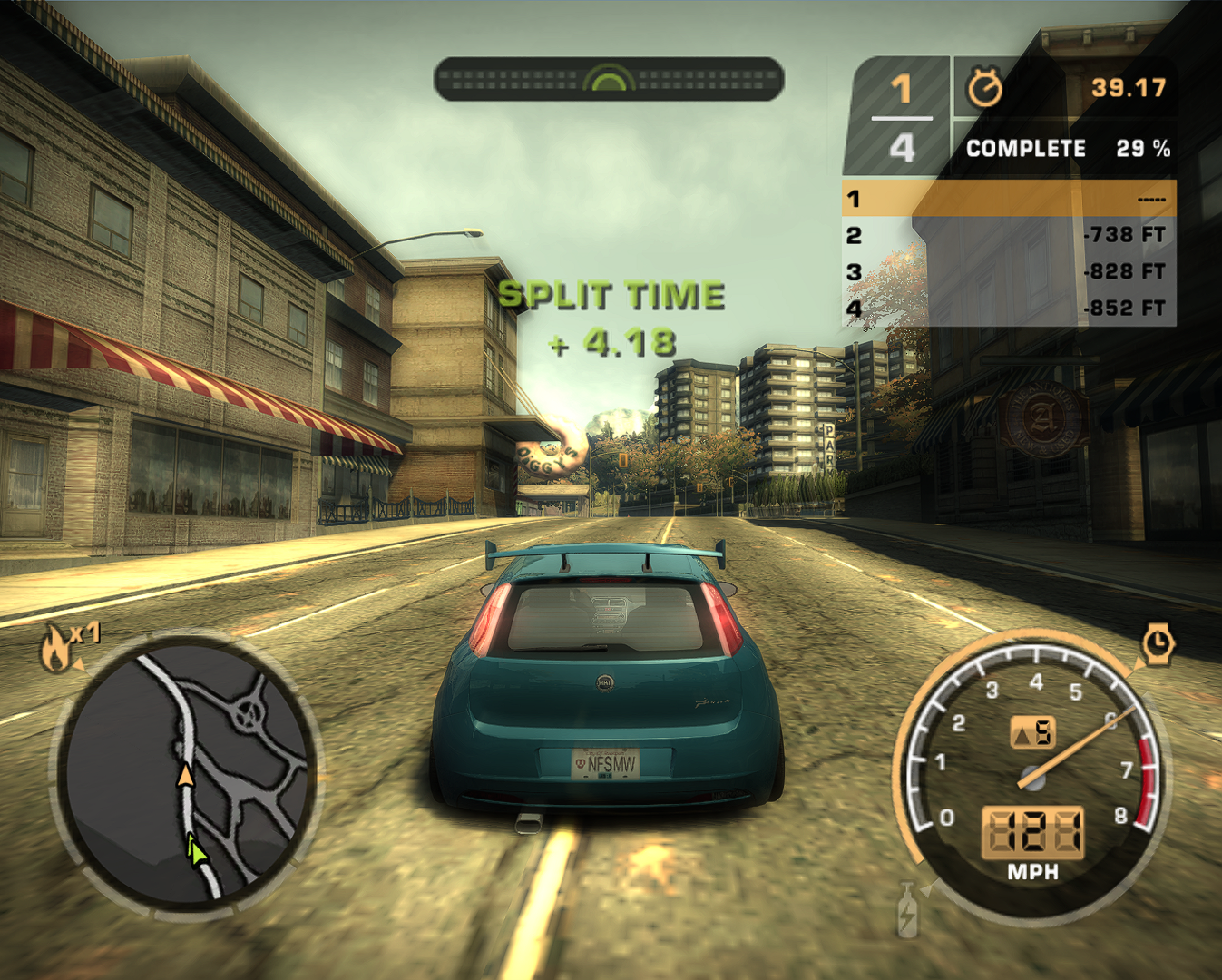Select the third-place racer row

pos(1008,272)
